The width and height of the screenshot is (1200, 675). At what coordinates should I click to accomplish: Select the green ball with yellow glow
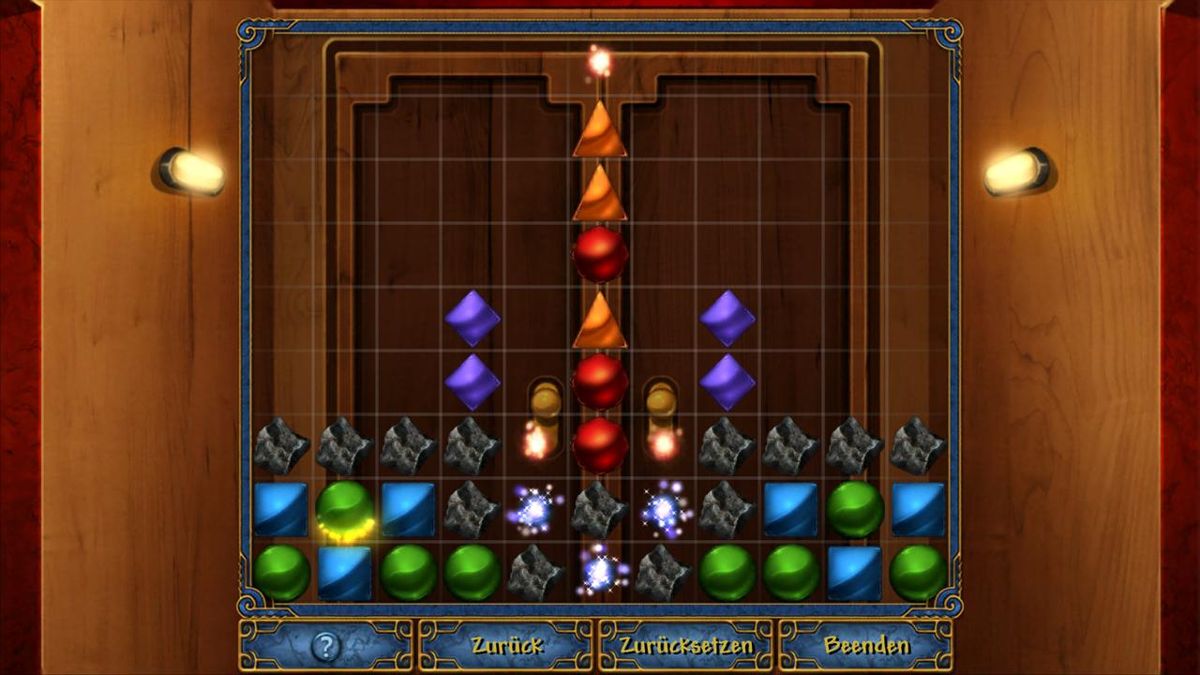(345, 509)
